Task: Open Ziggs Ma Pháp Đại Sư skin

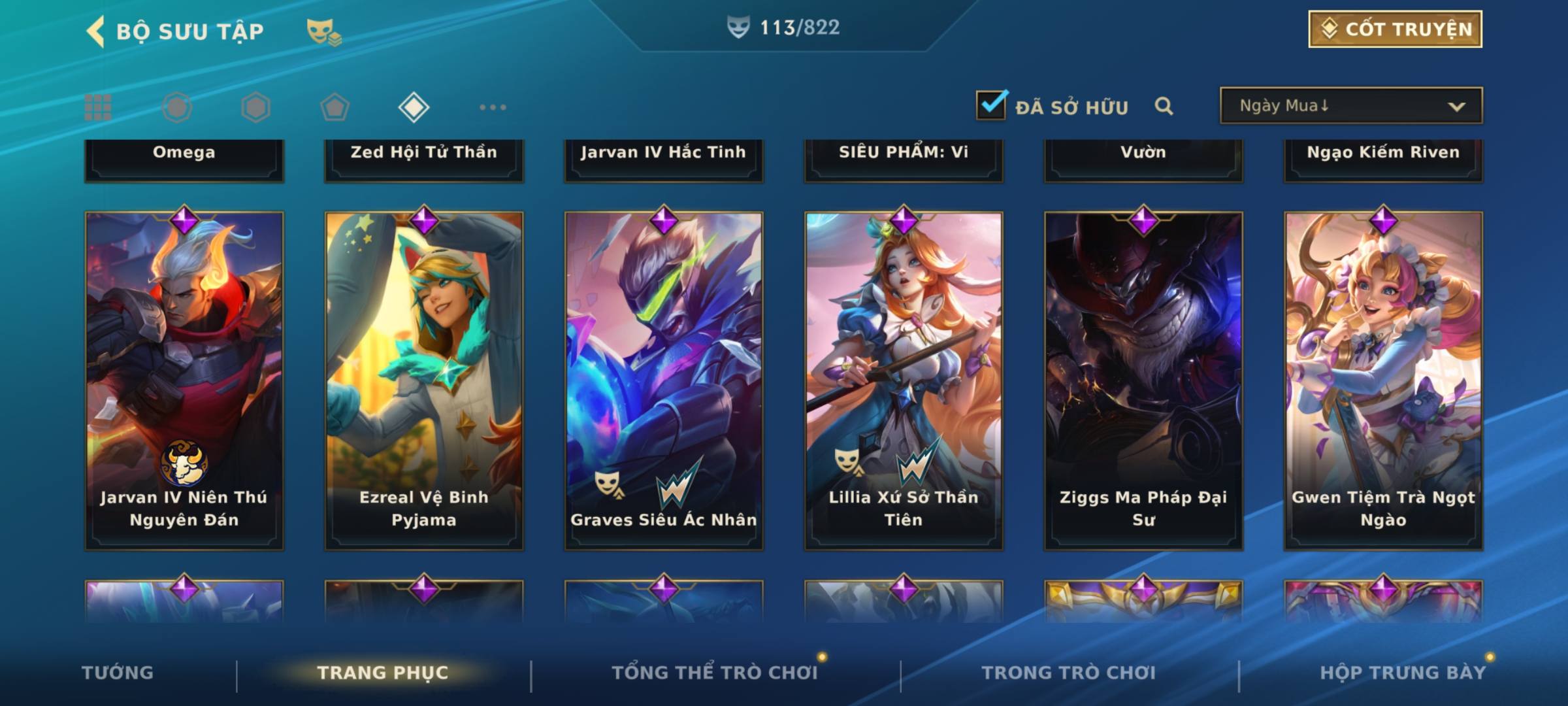Action: point(1143,379)
